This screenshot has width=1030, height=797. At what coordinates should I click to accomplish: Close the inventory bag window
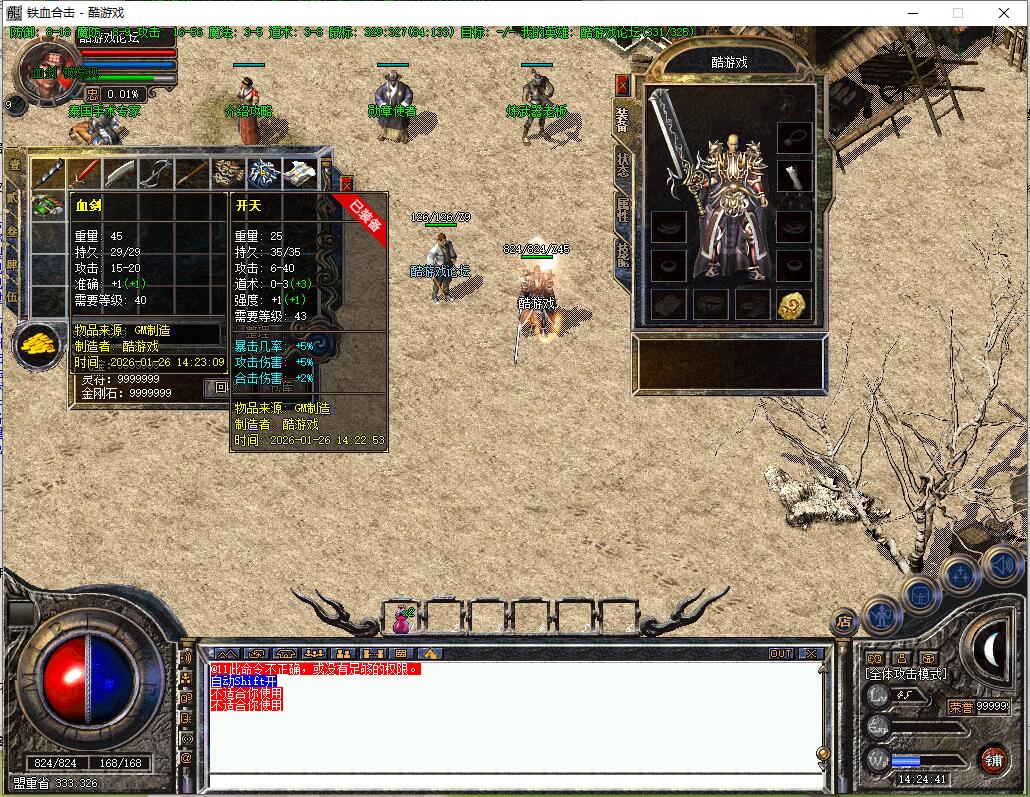click(x=346, y=185)
